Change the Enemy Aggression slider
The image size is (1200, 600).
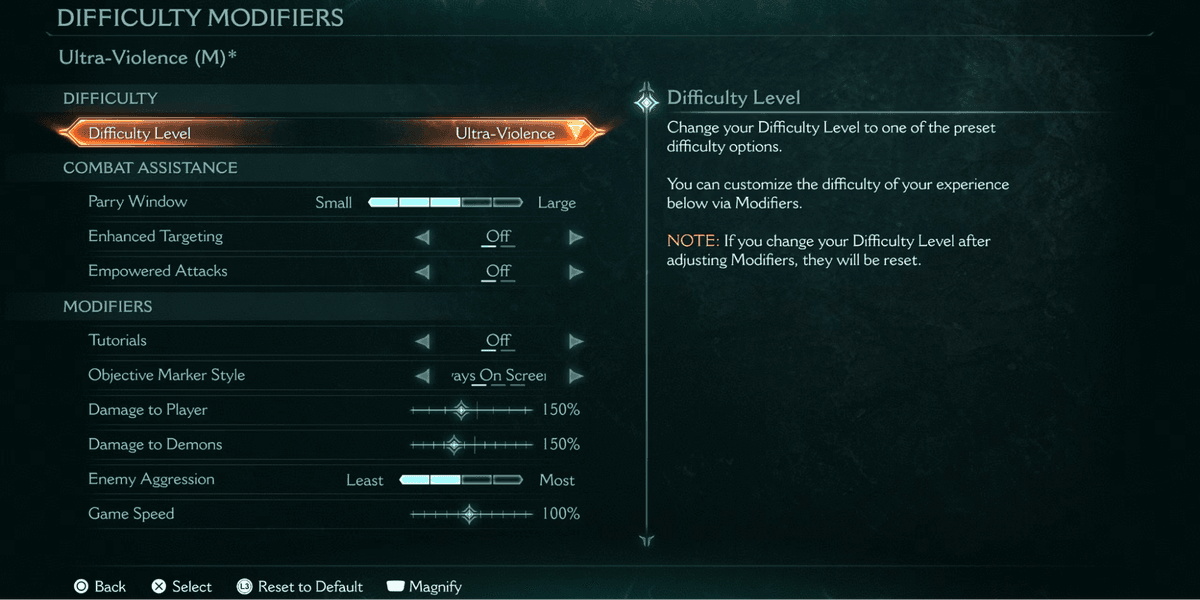[460, 480]
